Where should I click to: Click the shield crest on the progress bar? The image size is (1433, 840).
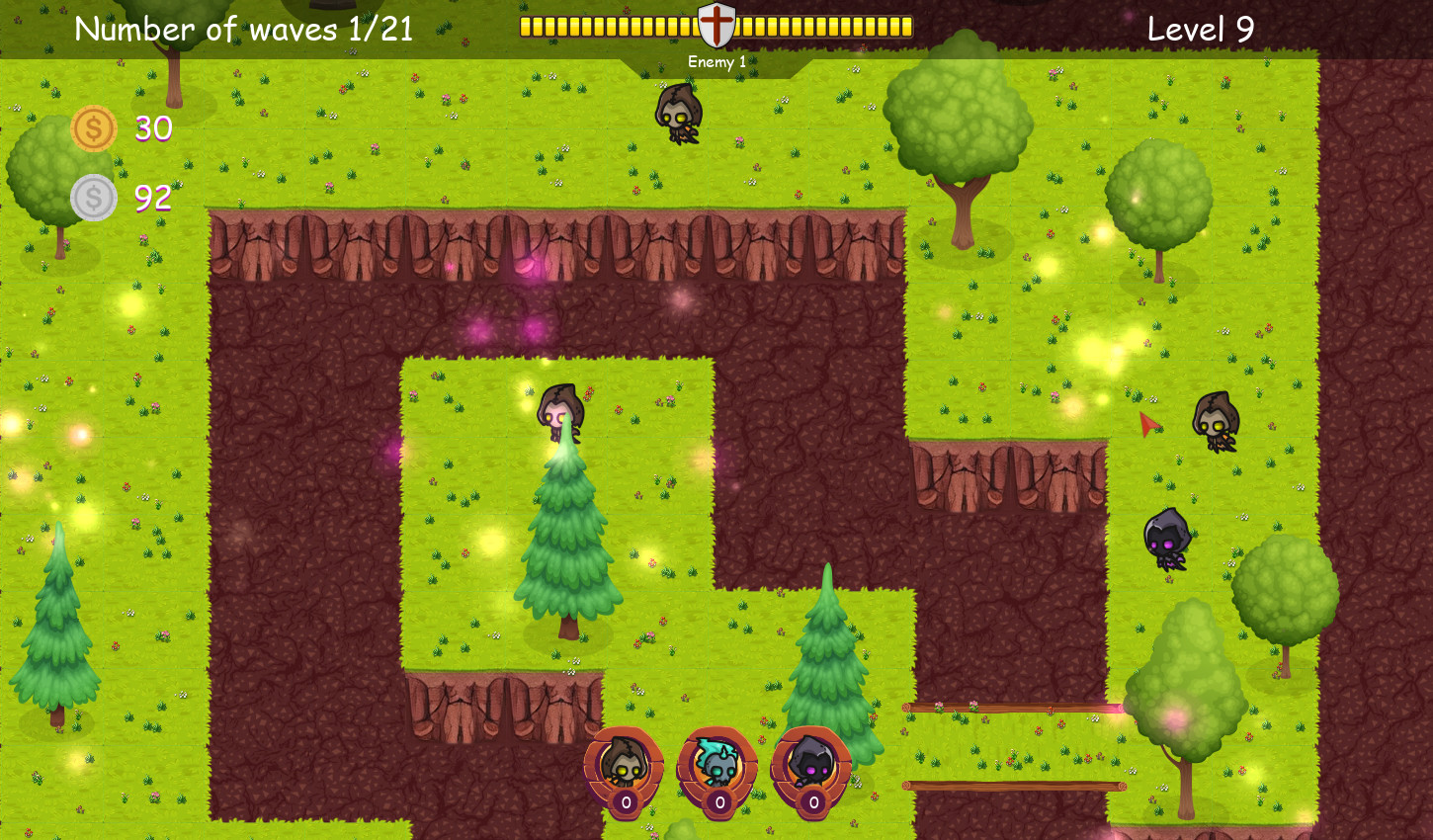coord(716,27)
